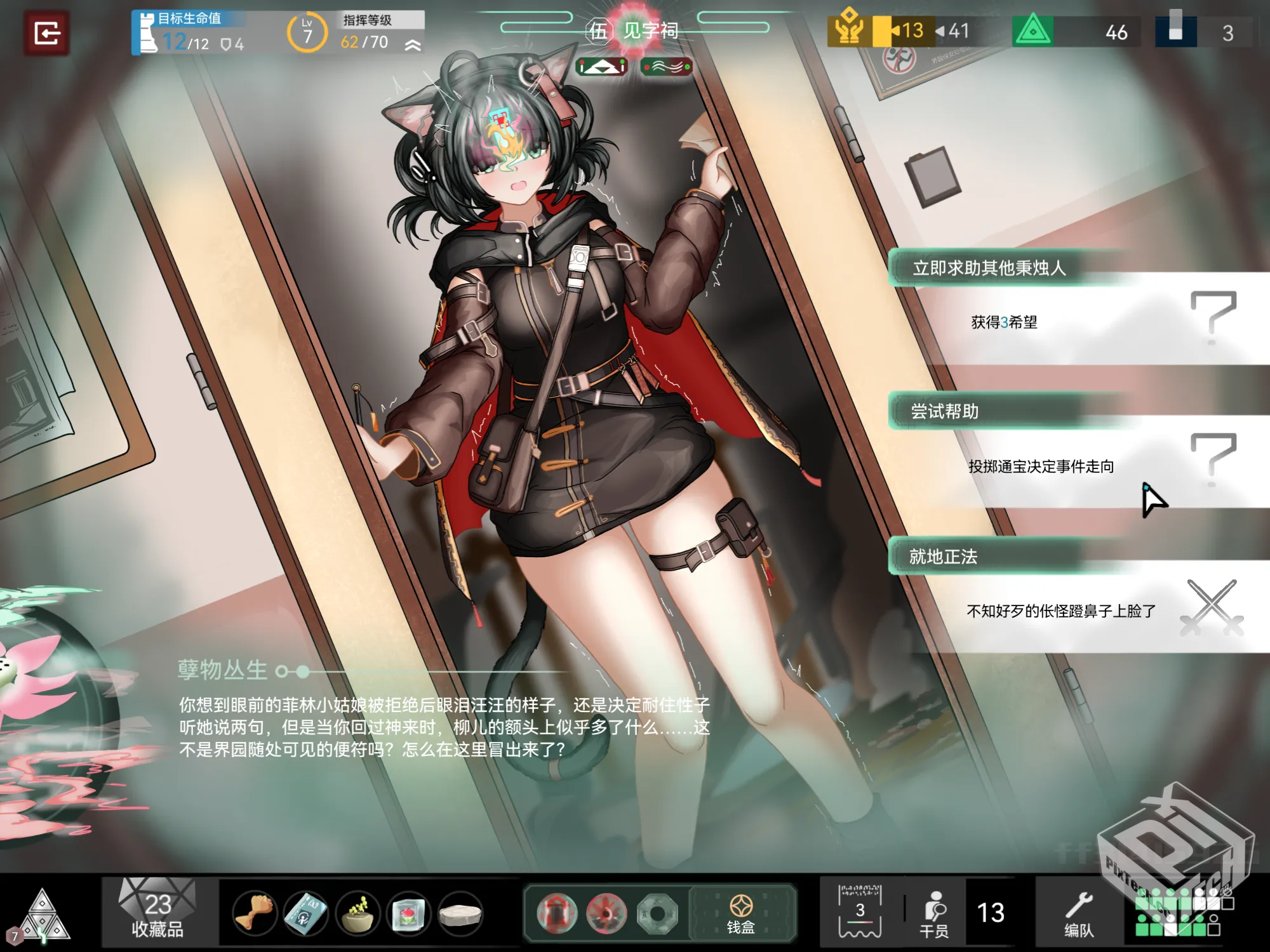Inspect the frozen rose cube collectible
This screenshot has width=1270, height=952.
click(x=408, y=913)
